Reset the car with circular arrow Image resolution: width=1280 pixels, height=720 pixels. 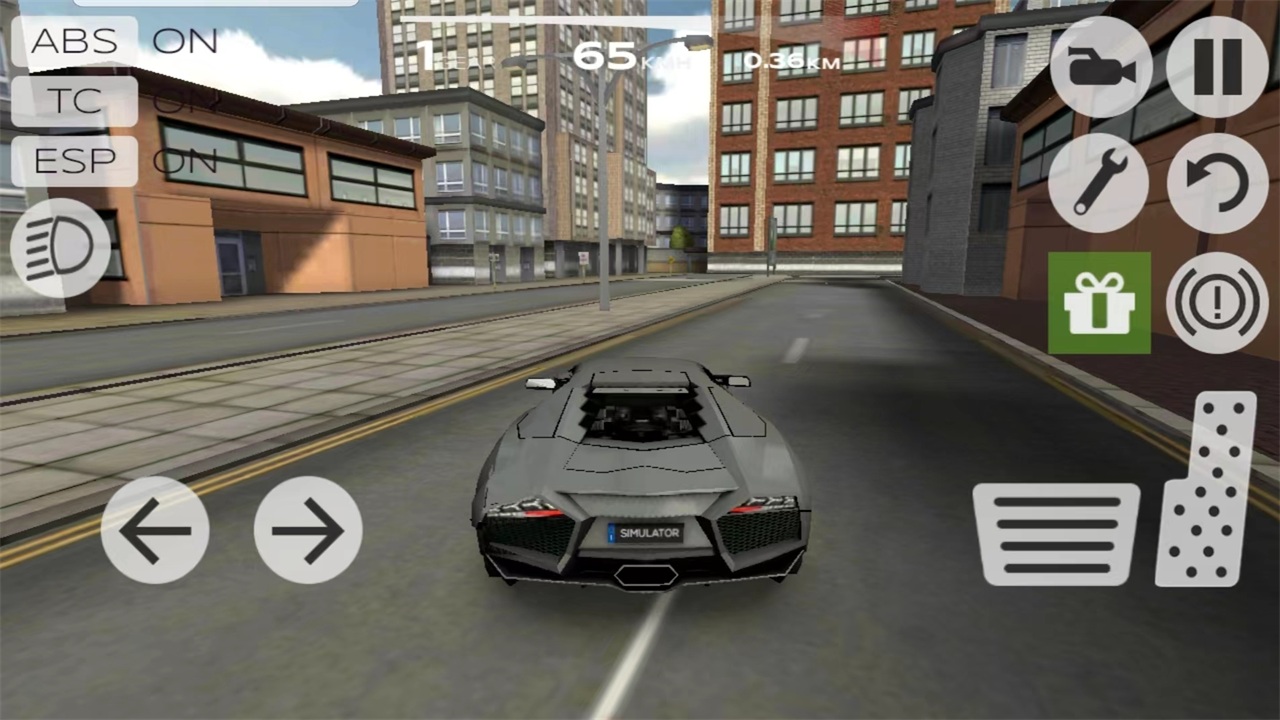point(1217,183)
